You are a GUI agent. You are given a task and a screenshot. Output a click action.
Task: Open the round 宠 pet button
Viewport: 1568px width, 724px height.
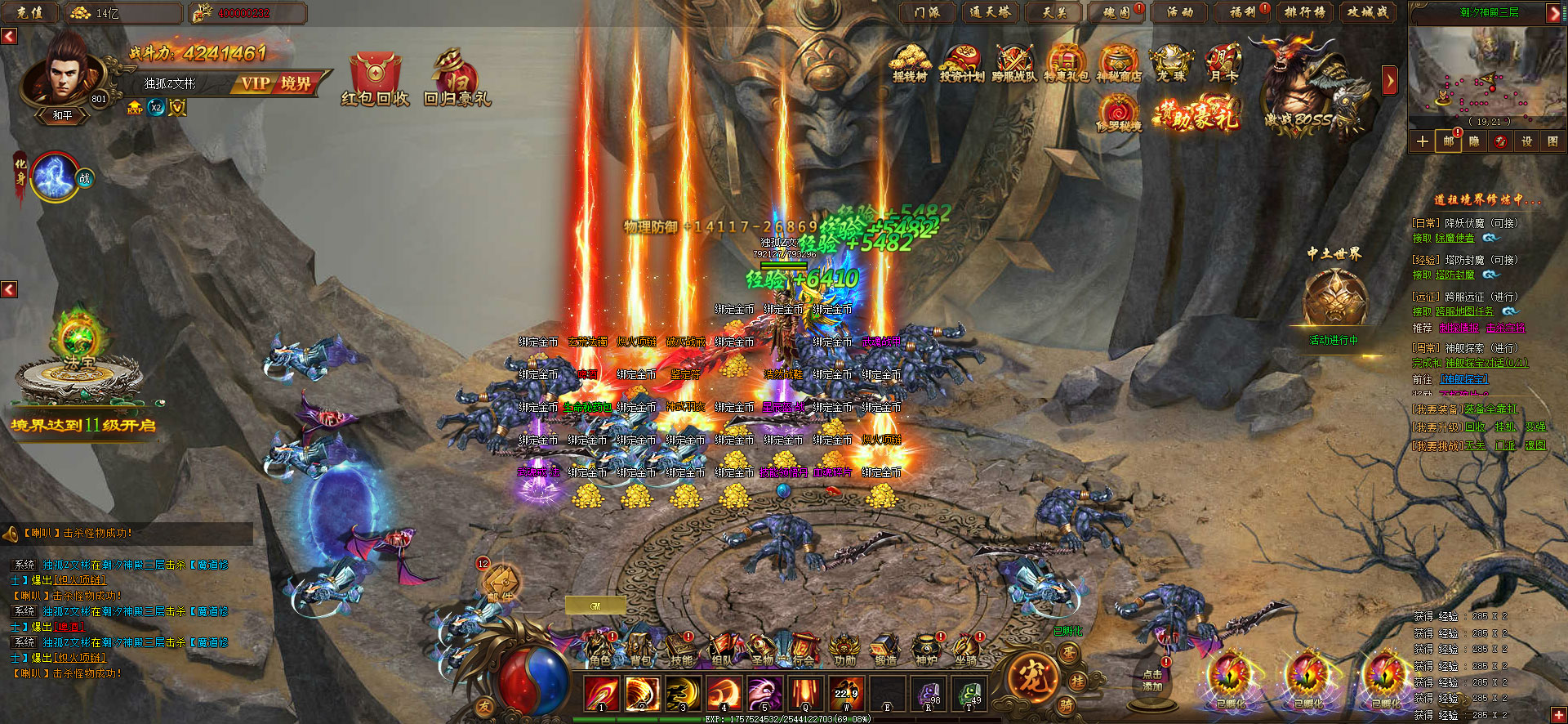pos(1031,677)
